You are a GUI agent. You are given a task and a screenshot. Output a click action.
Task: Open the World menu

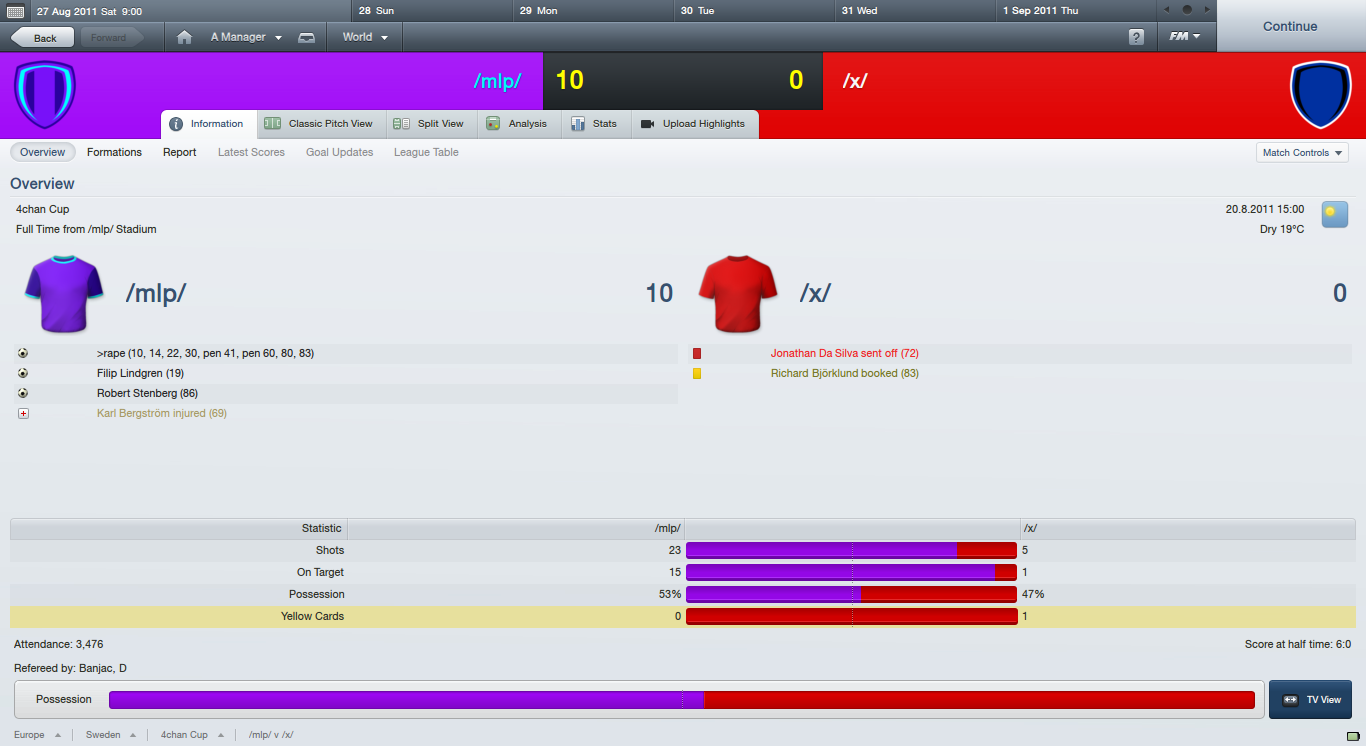365,37
